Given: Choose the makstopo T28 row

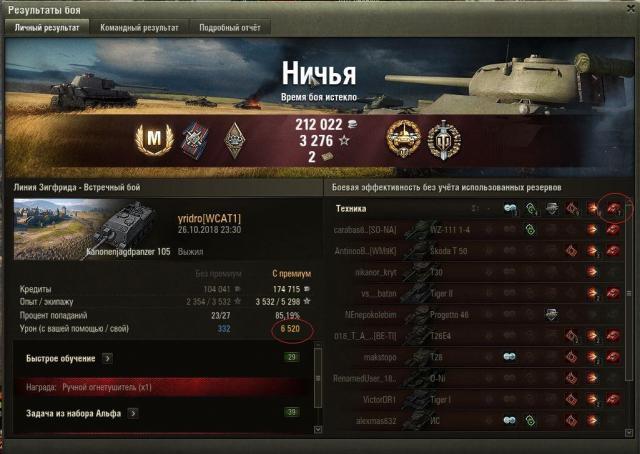Looking at the screenshot, I should click(x=470, y=356).
